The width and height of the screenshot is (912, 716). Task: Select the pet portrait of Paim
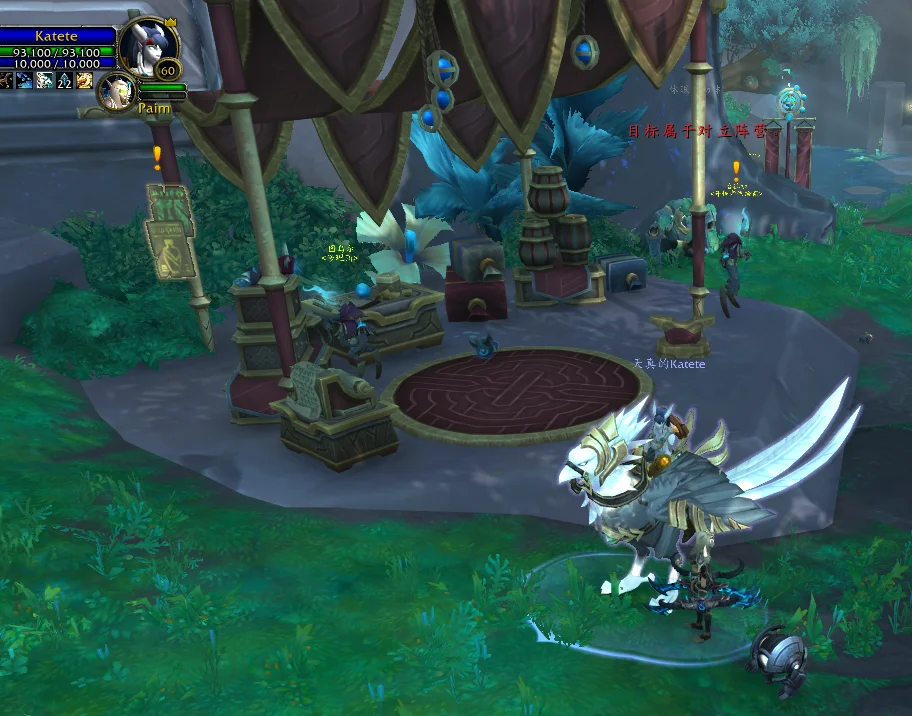(x=119, y=91)
